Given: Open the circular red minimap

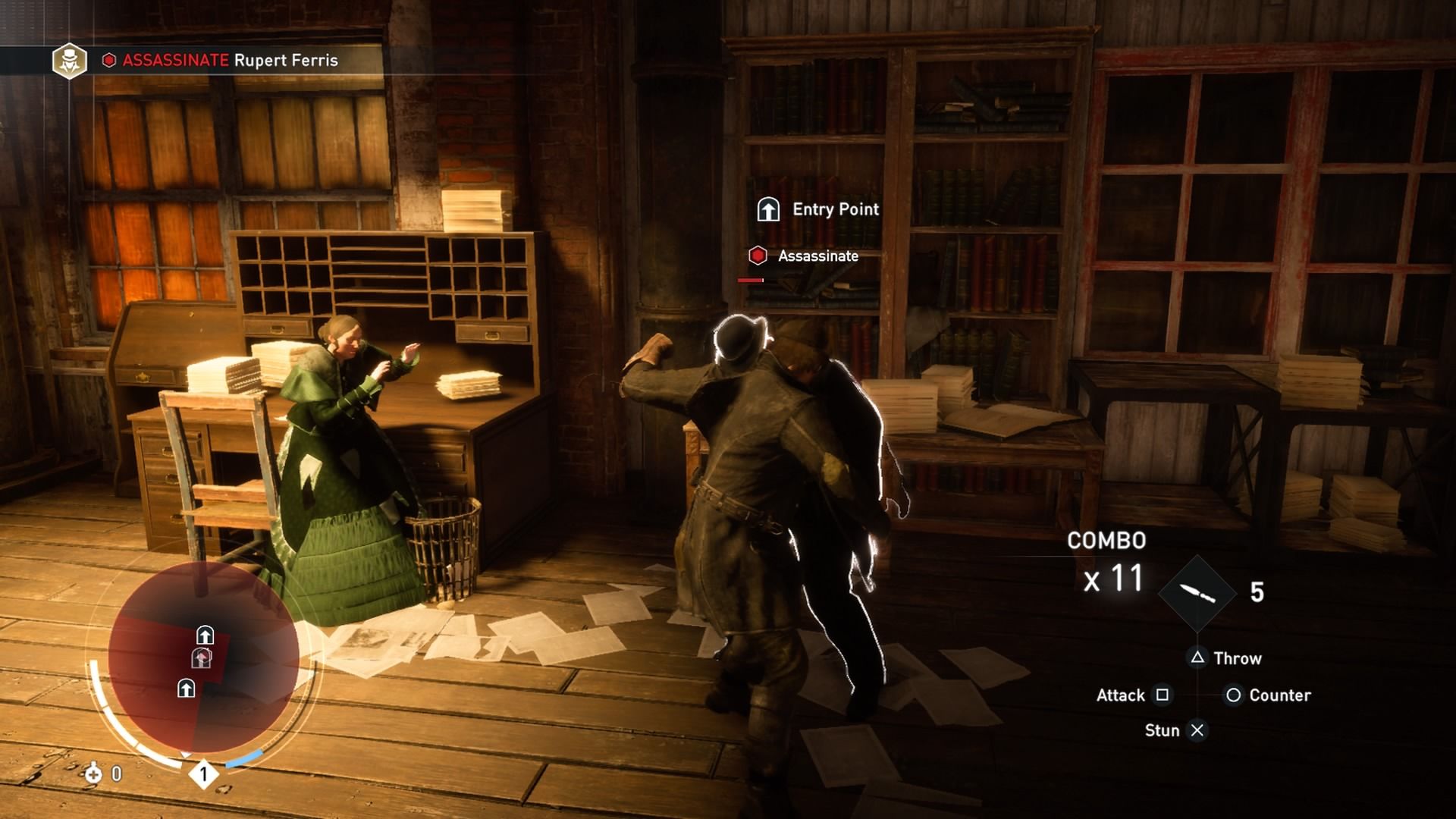Looking at the screenshot, I should [203, 658].
